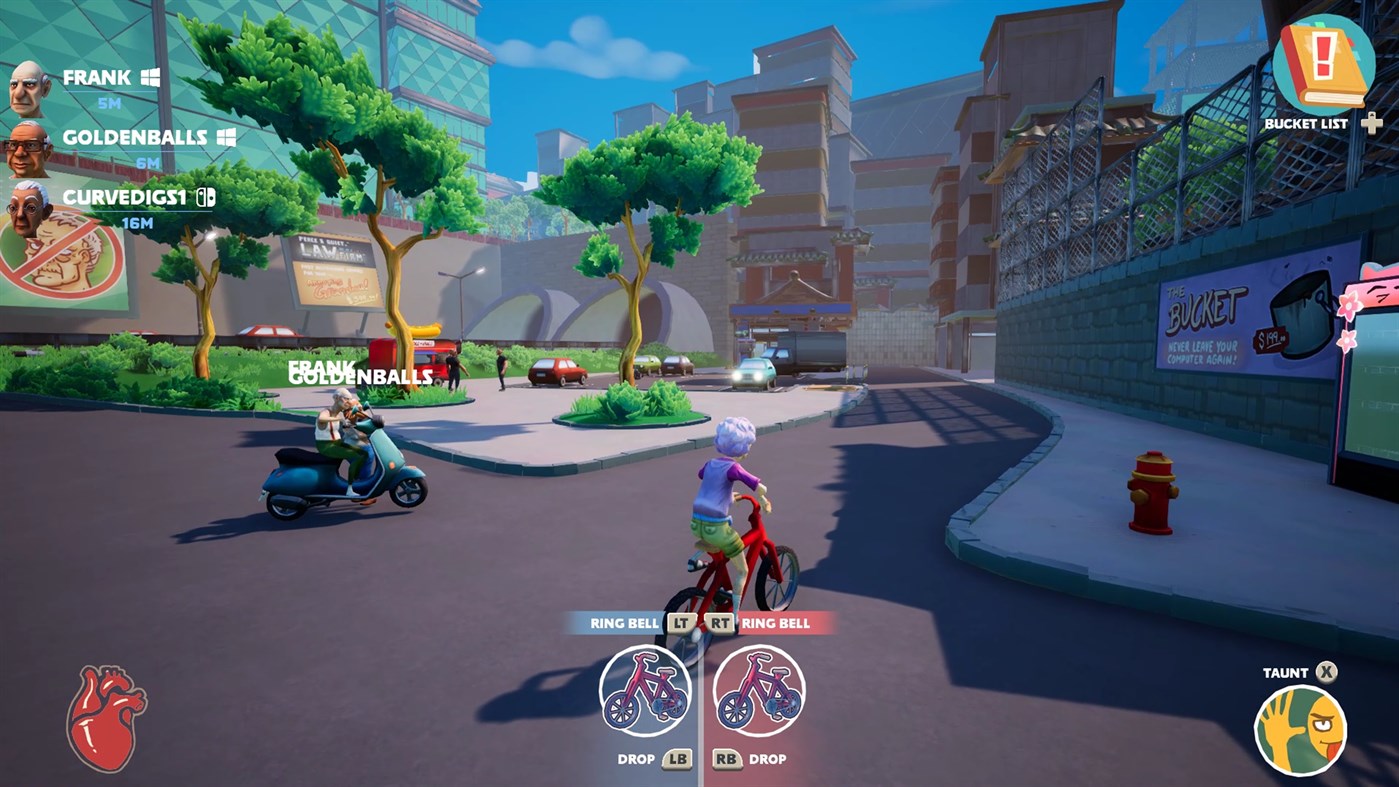Click the Windows icon beside Goldenballs
The image size is (1399, 787).
228,138
